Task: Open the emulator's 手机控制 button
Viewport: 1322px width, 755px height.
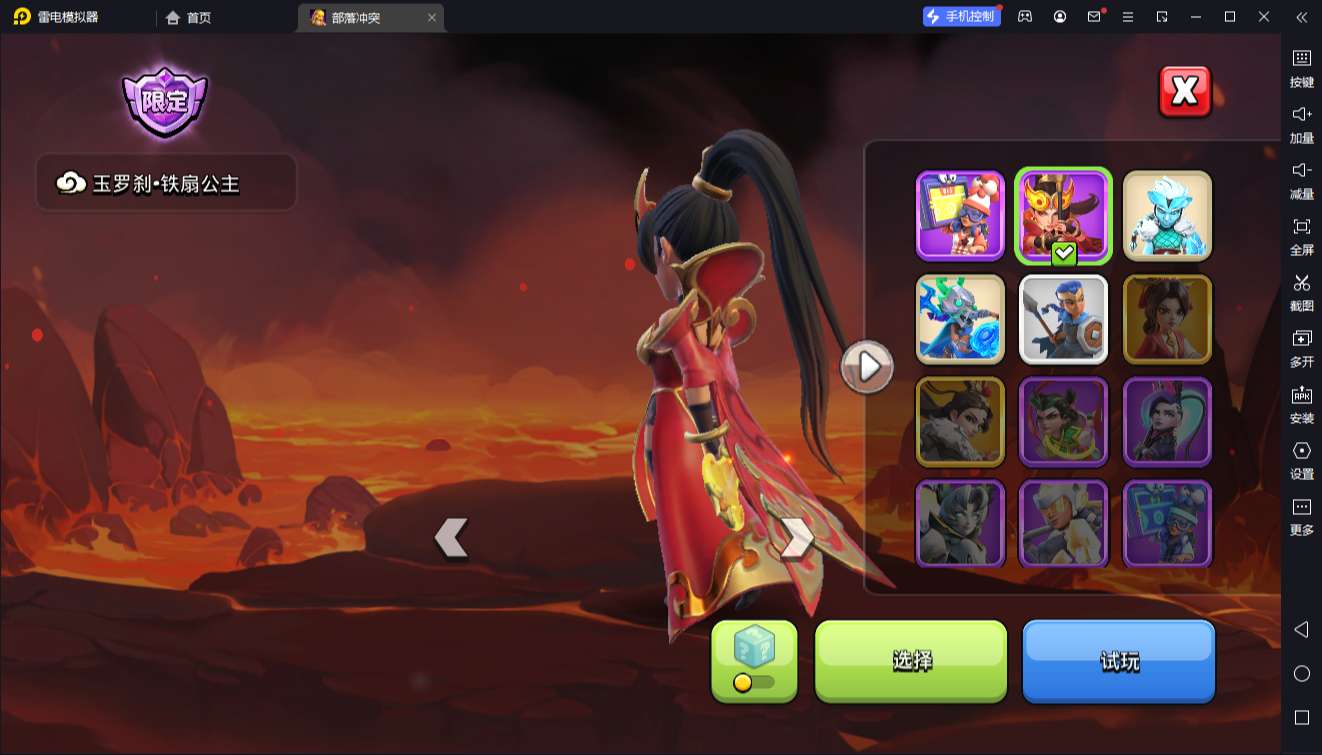Action: pos(961,17)
